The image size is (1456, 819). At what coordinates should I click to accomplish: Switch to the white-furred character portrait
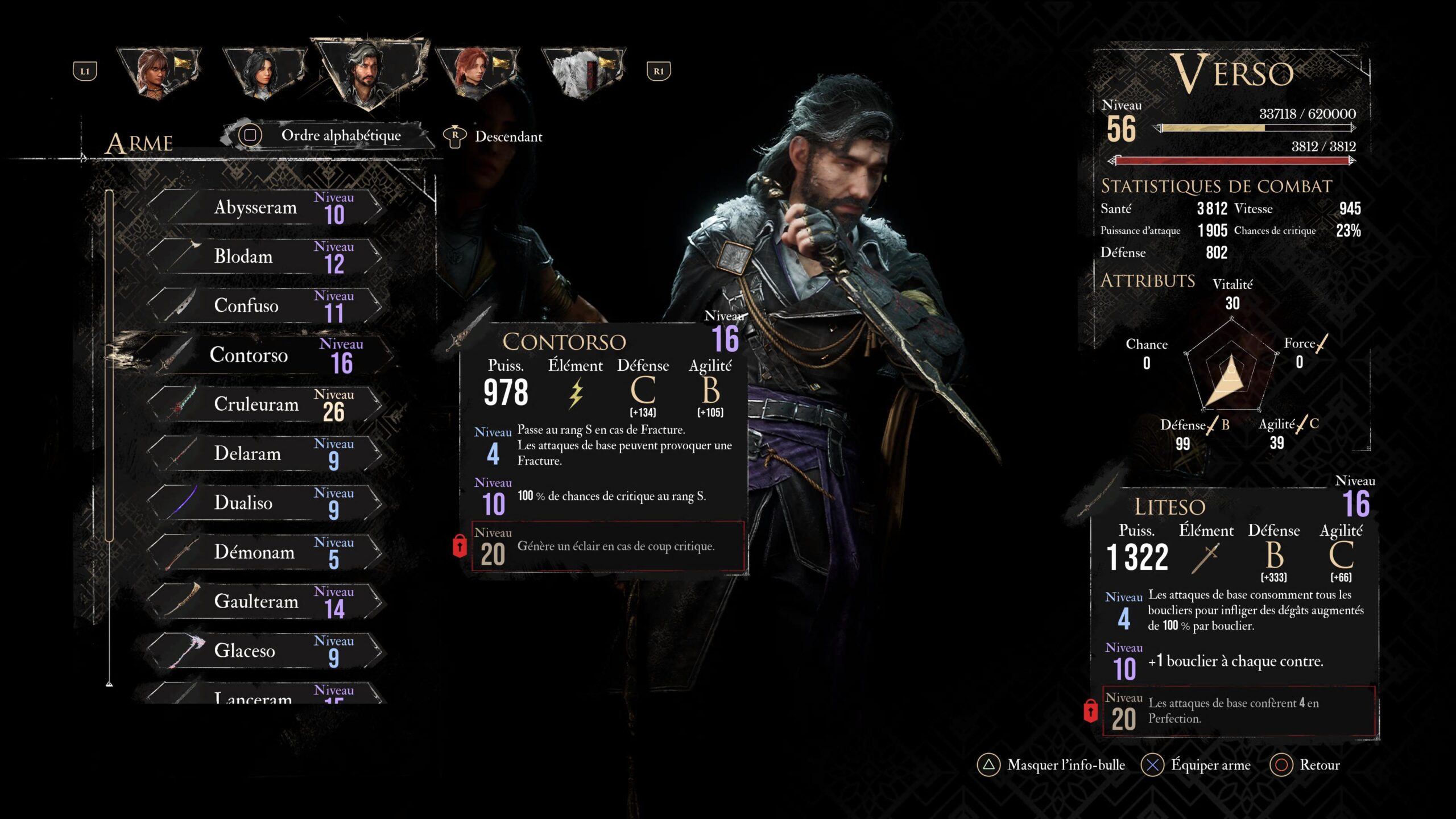[583, 73]
